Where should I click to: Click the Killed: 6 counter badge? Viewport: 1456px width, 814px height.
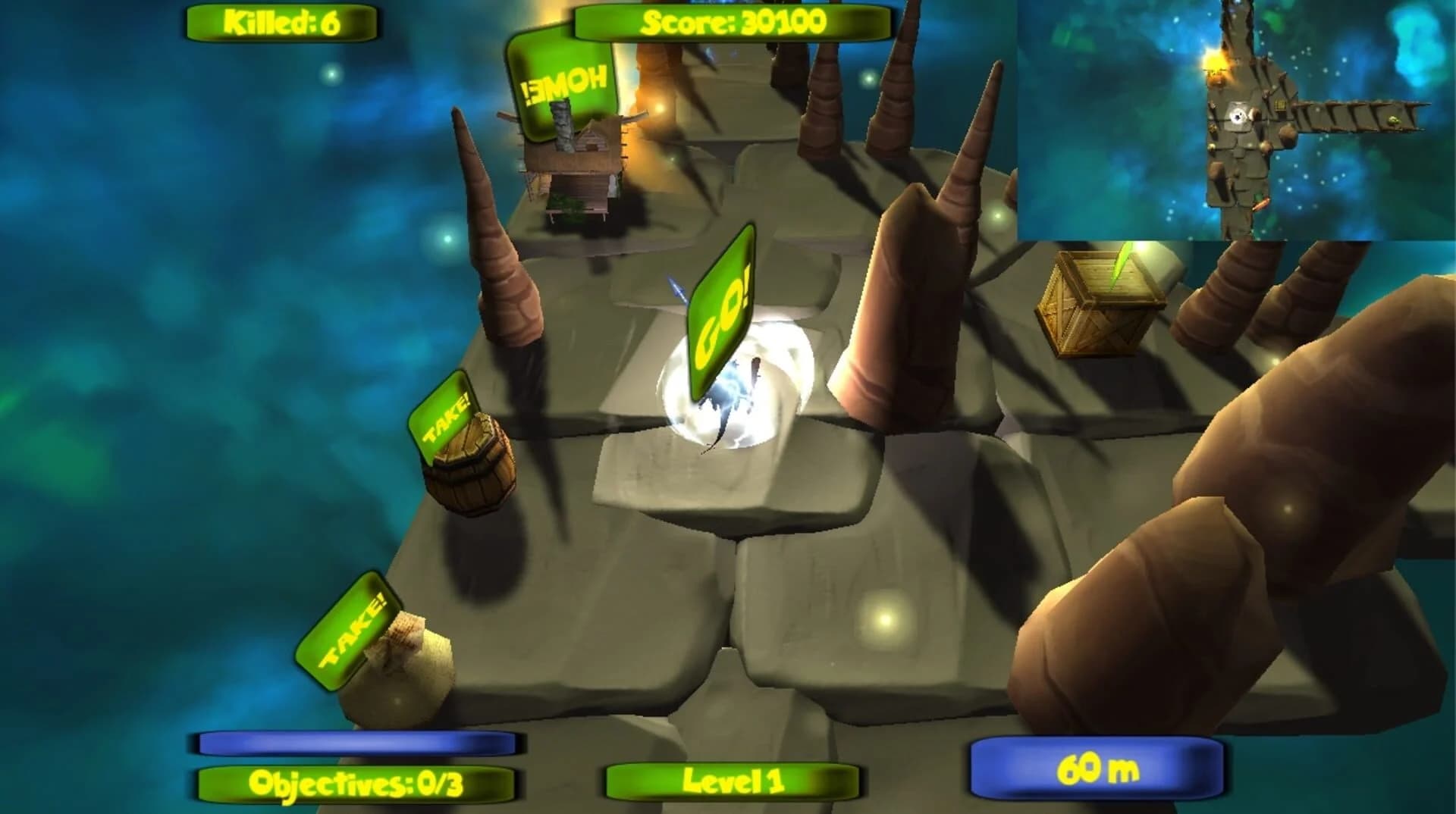tap(282, 20)
